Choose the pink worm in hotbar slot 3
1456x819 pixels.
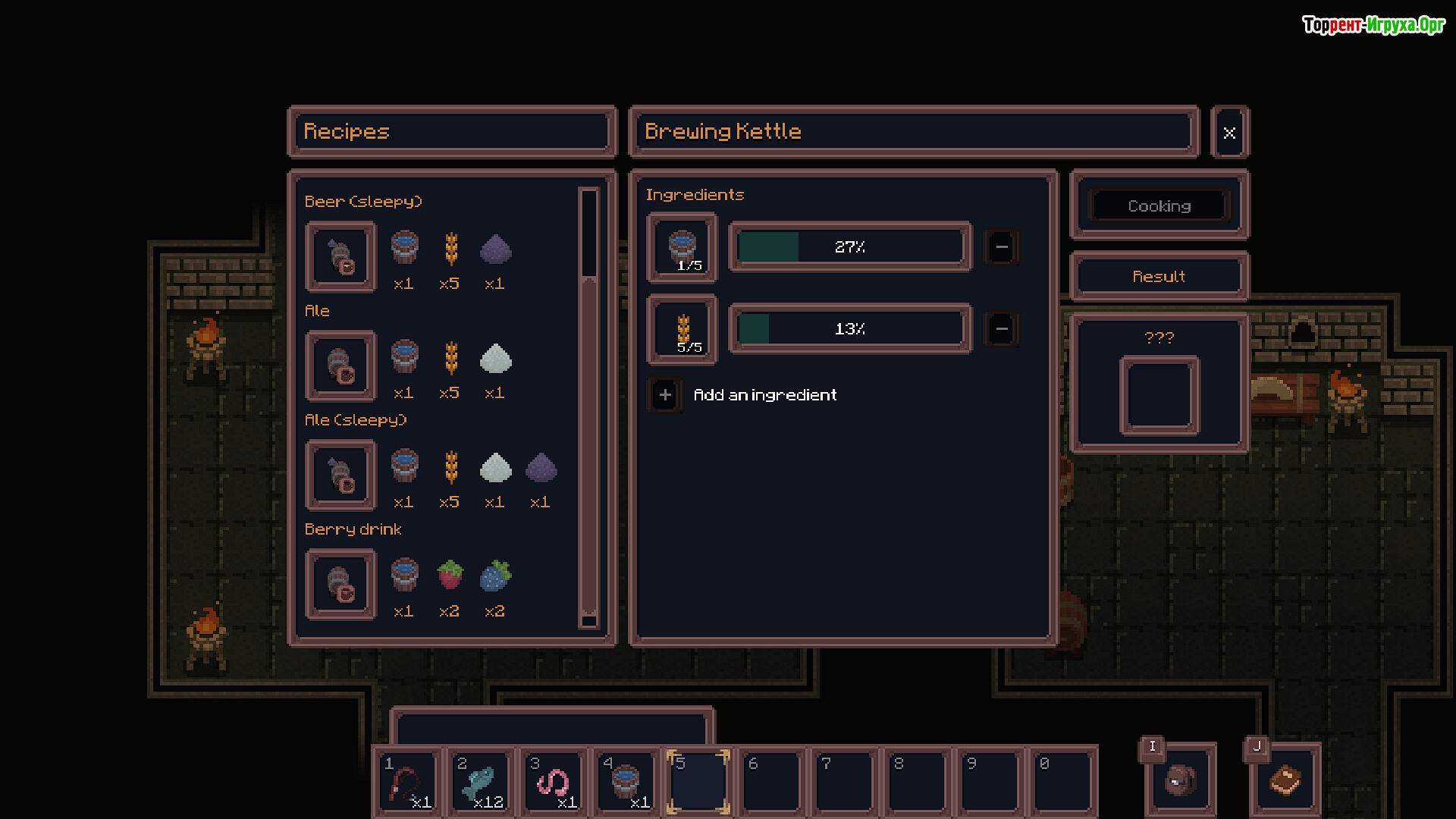tap(553, 783)
